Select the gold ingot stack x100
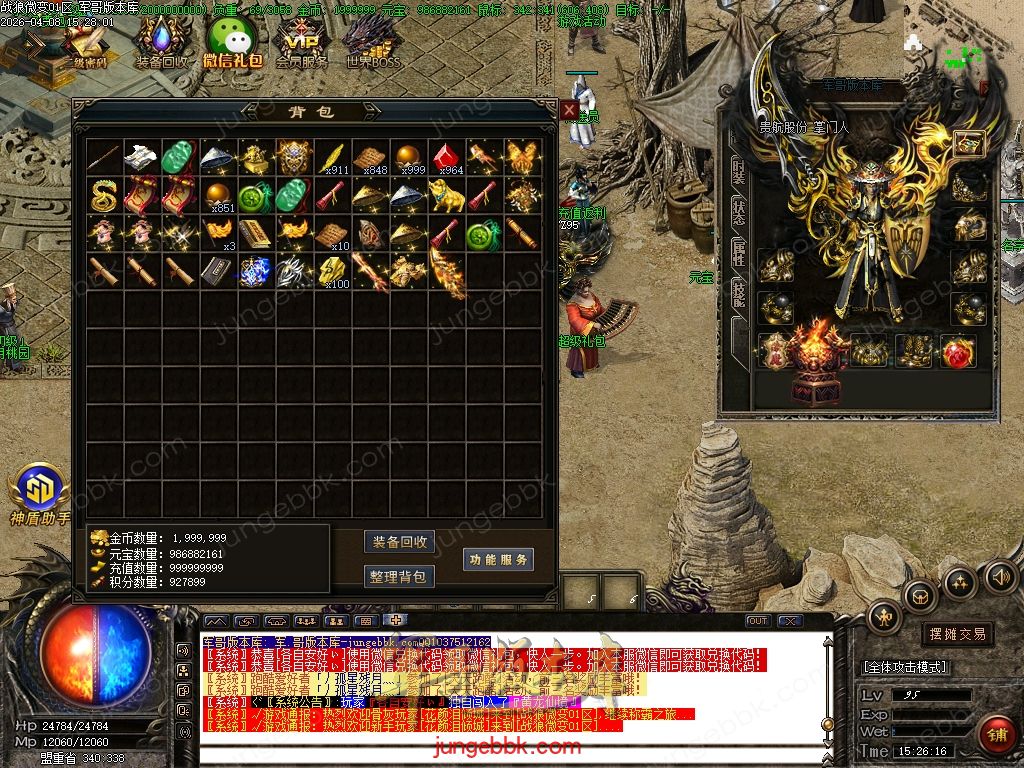This screenshot has height=768, width=1024. 331,270
